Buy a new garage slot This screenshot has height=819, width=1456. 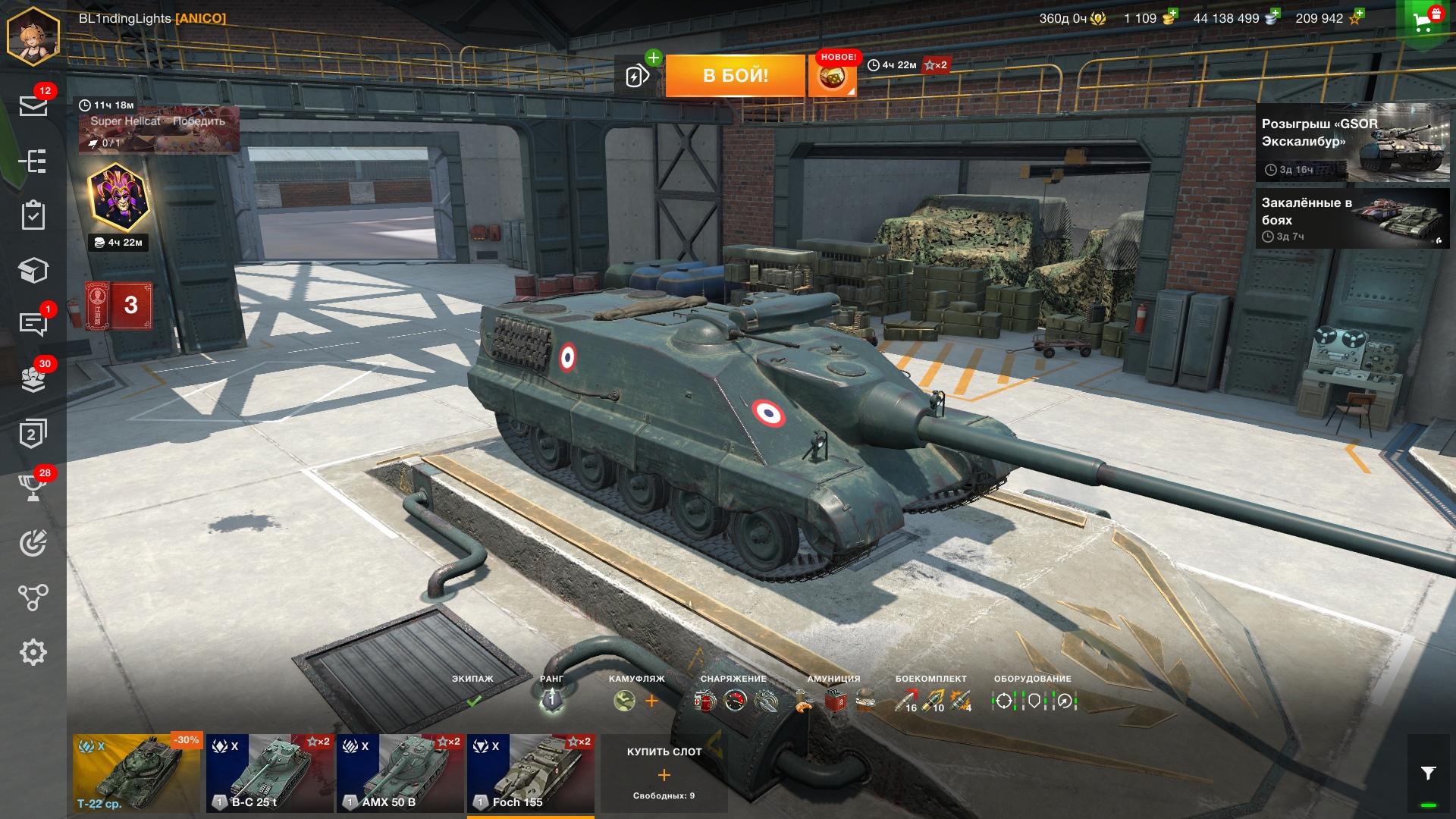coord(664,774)
